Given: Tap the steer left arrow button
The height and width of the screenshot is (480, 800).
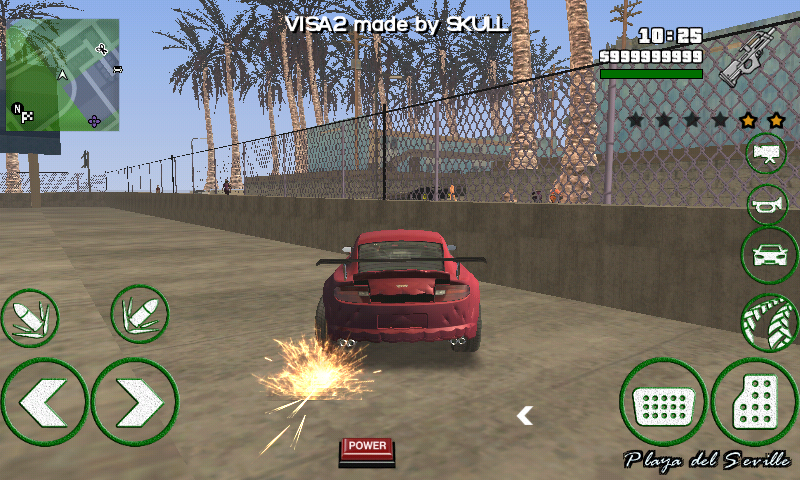Looking at the screenshot, I should [x=44, y=402].
